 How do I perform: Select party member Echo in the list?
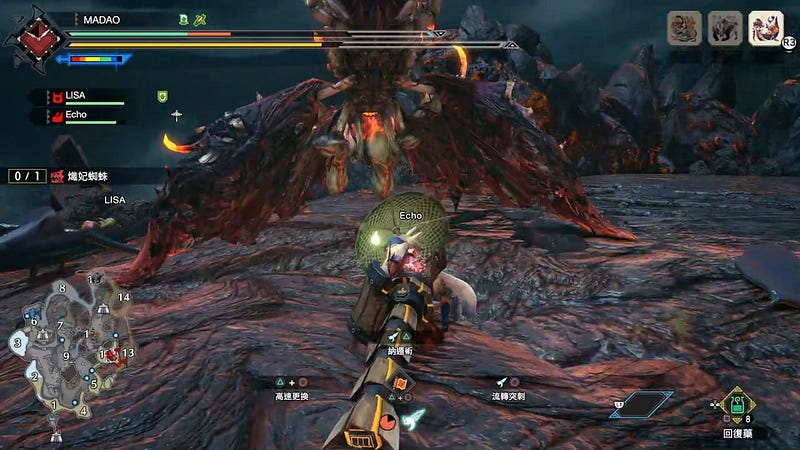click(x=84, y=116)
